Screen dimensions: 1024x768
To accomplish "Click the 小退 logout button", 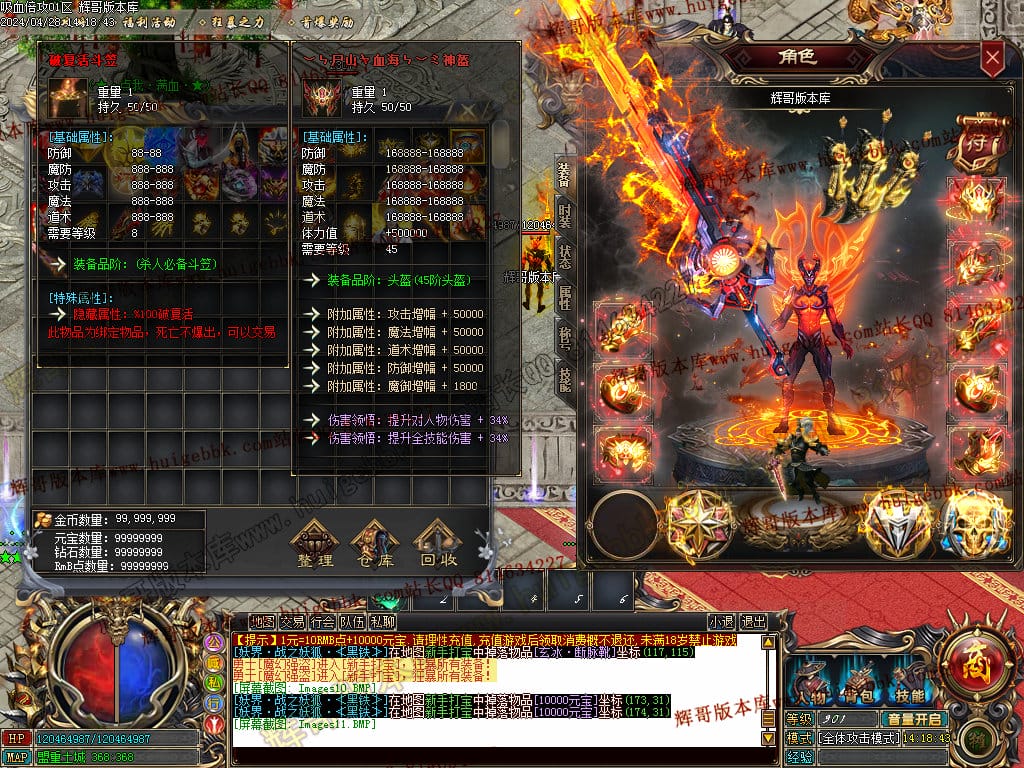I will (721, 621).
